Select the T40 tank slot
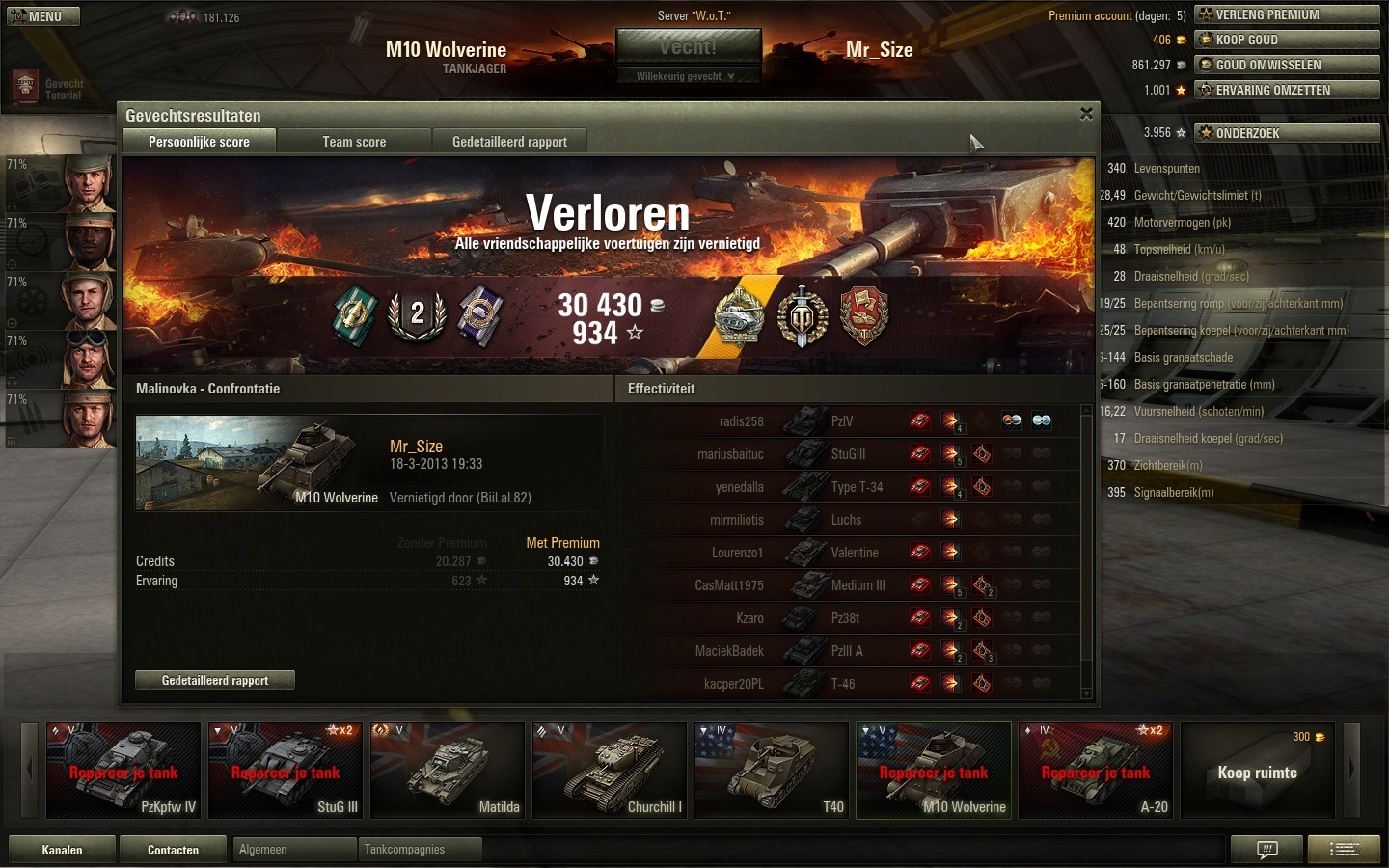 click(772, 771)
